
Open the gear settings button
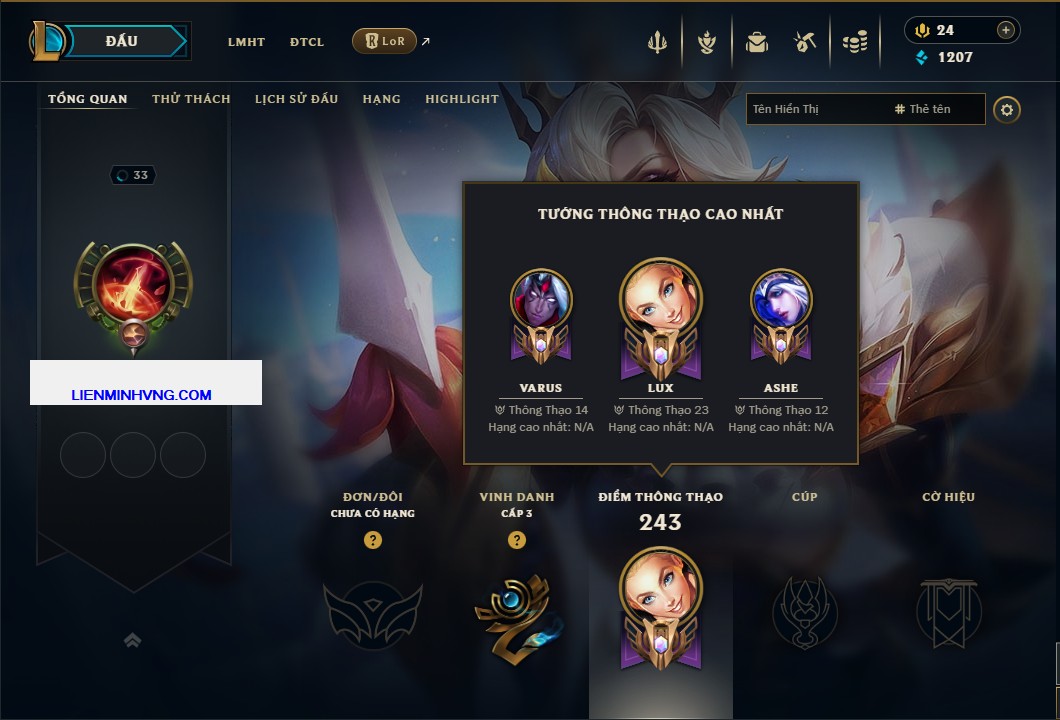pyautogui.click(x=1007, y=109)
